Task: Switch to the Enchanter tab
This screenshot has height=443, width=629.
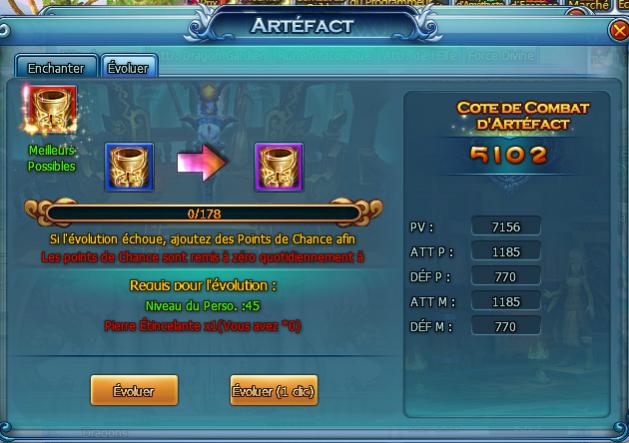Action: pyautogui.click(x=57, y=68)
